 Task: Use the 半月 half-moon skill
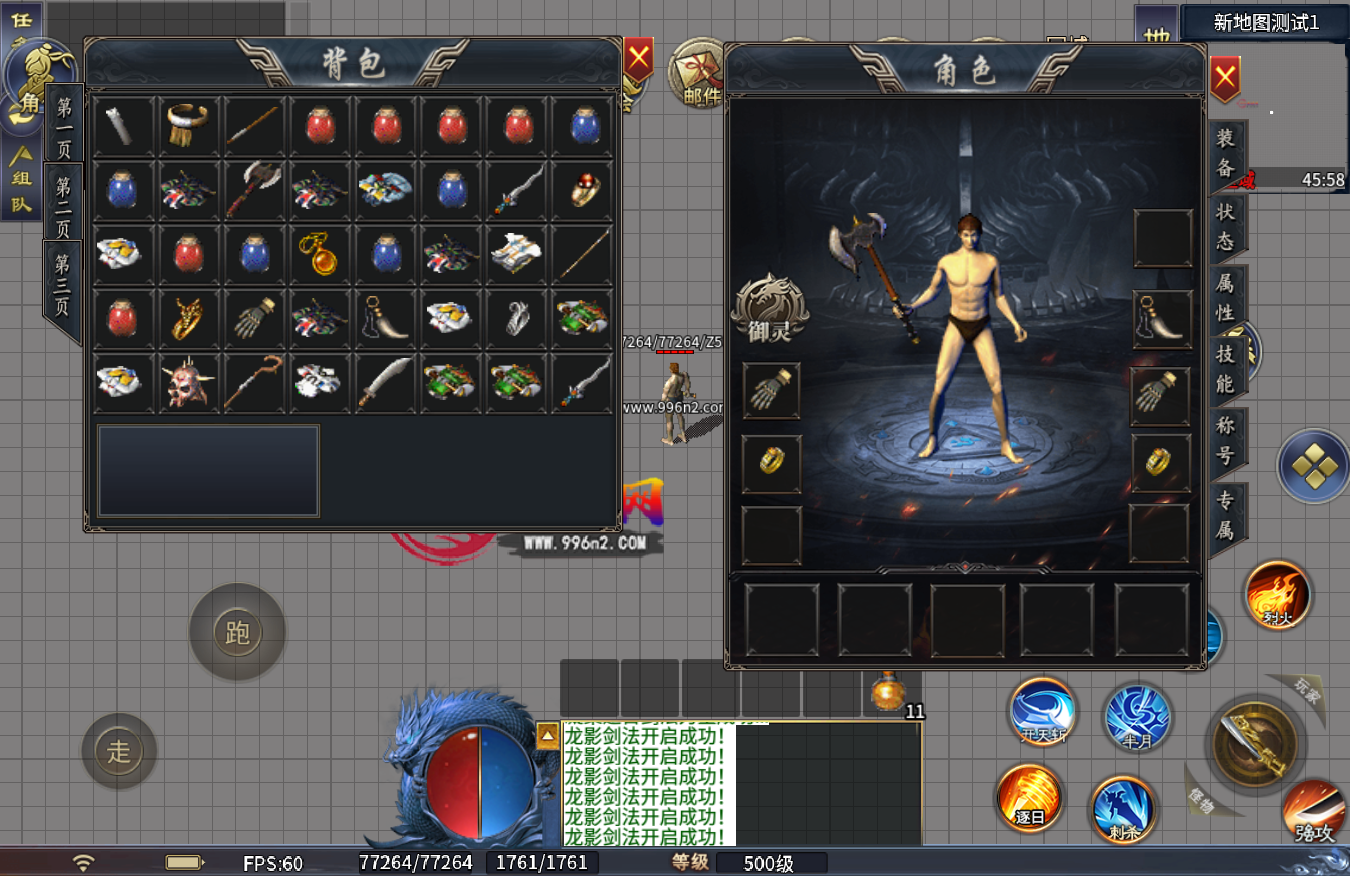point(1137,715)
